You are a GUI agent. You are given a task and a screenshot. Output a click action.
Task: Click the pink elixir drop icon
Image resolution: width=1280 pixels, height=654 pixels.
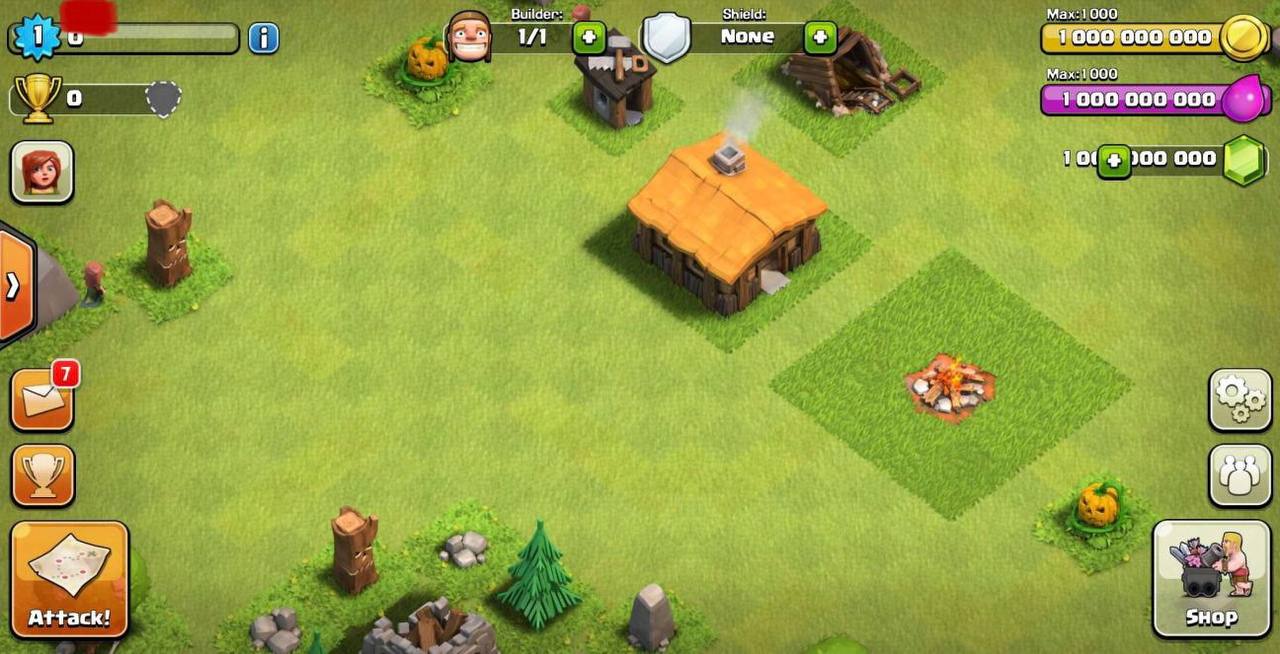tap(1245, 99)
